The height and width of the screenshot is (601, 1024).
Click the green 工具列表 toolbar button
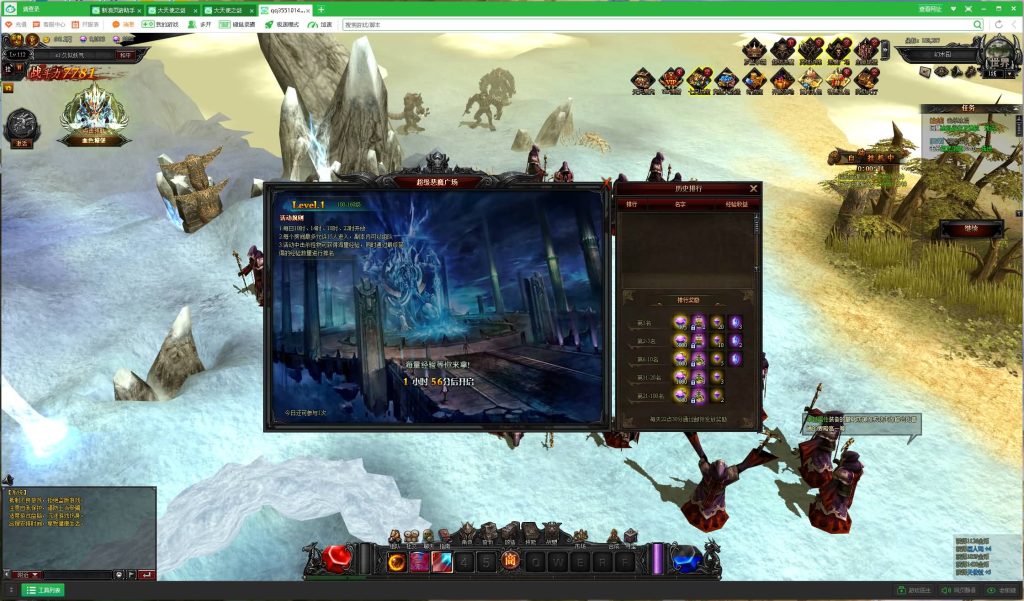(43, 590)
